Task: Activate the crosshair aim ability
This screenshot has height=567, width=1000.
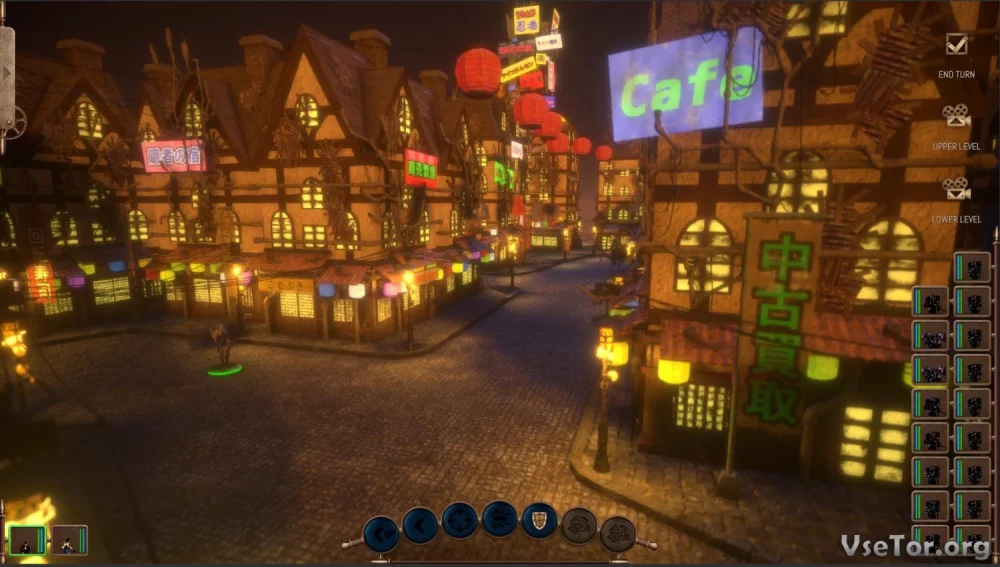Action: tap(460, 520)
